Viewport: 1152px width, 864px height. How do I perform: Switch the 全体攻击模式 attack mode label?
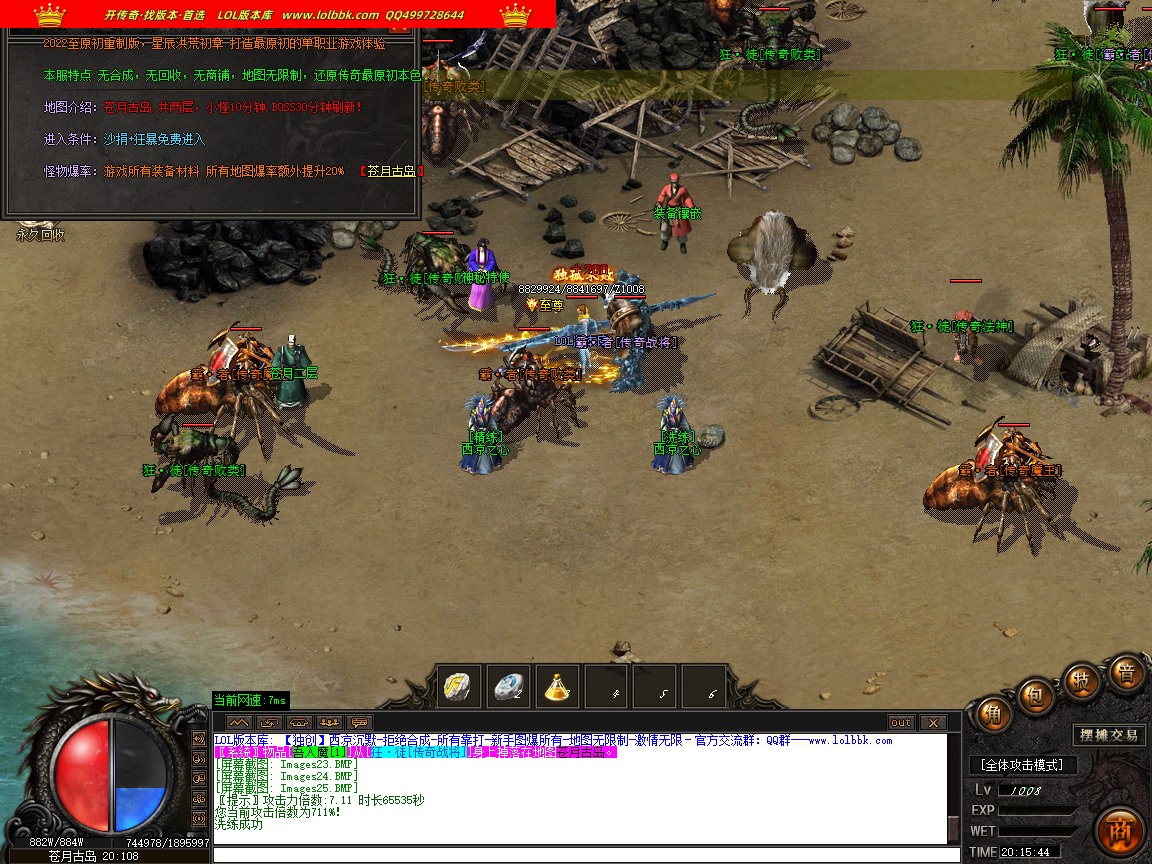coord(1022,765)
